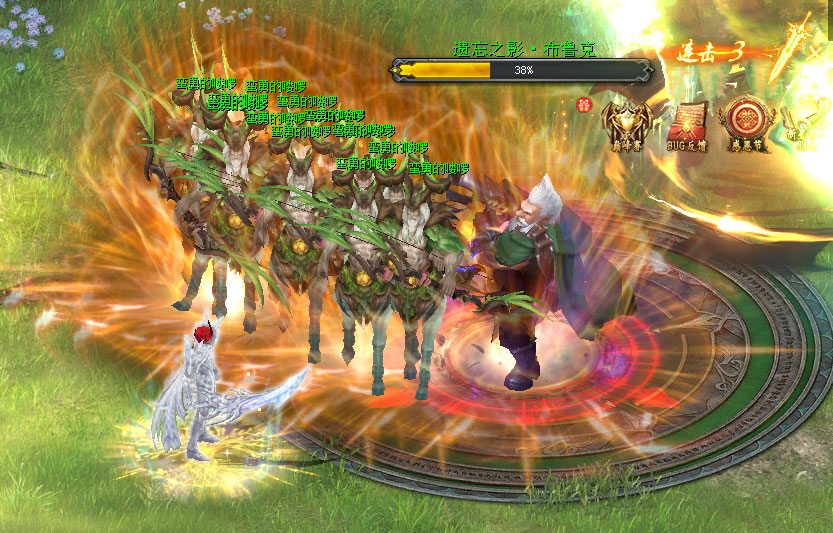Open the 感恩节 event icon
The image size is (833, 533).
745,122
